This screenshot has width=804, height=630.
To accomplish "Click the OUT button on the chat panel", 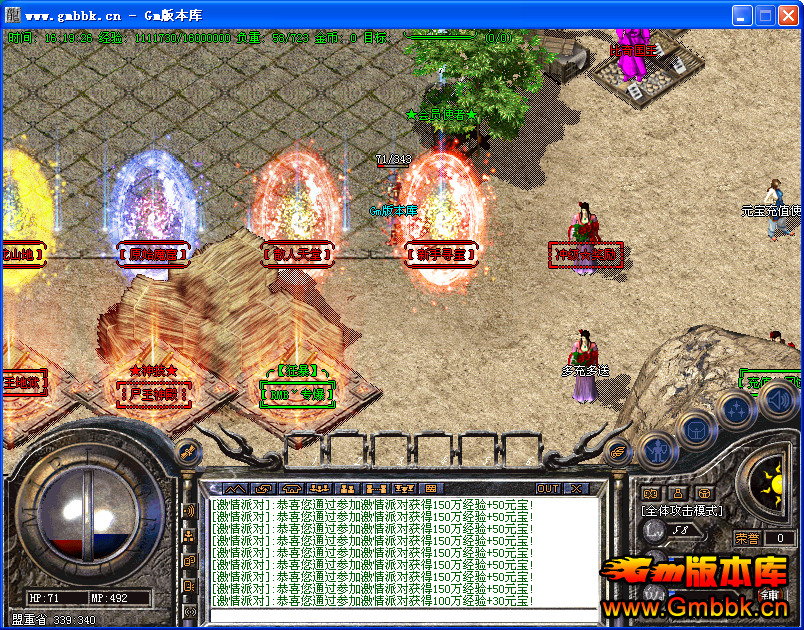I will pos(548,488).
